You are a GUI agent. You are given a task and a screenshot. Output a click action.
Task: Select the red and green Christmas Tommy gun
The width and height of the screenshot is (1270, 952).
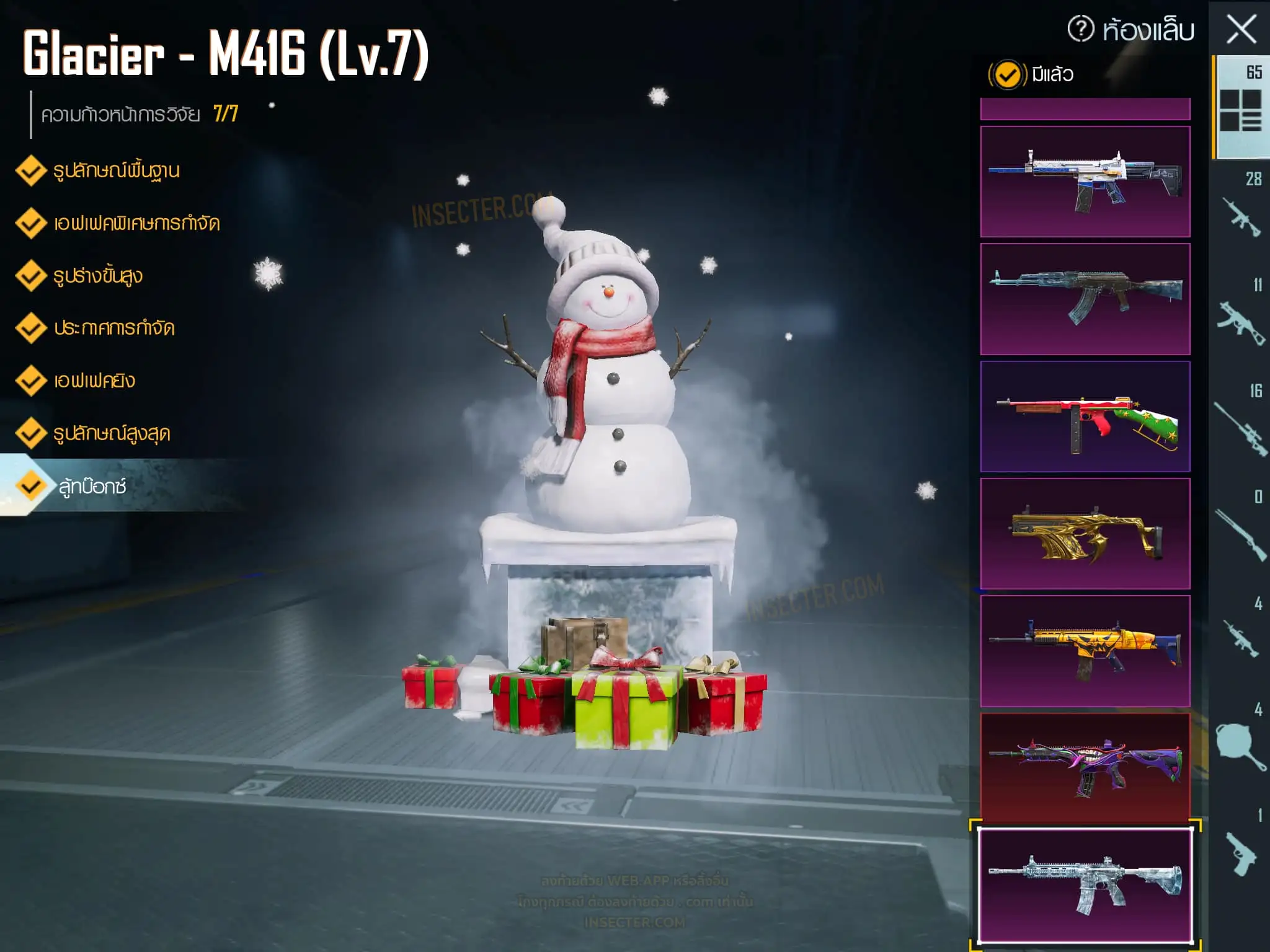point(1085,416)
